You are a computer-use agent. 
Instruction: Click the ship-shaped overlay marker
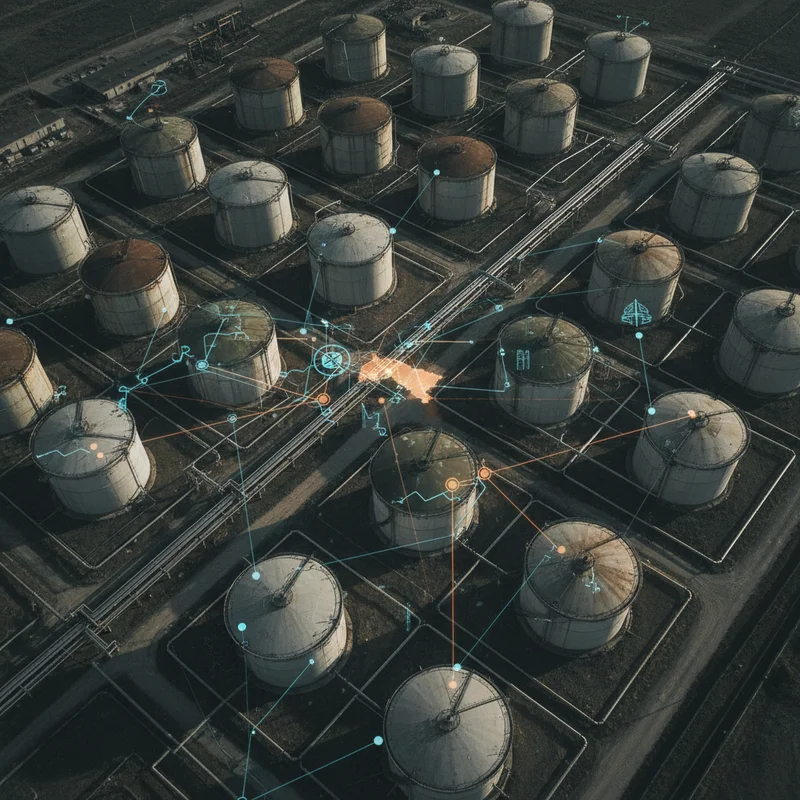636,313
